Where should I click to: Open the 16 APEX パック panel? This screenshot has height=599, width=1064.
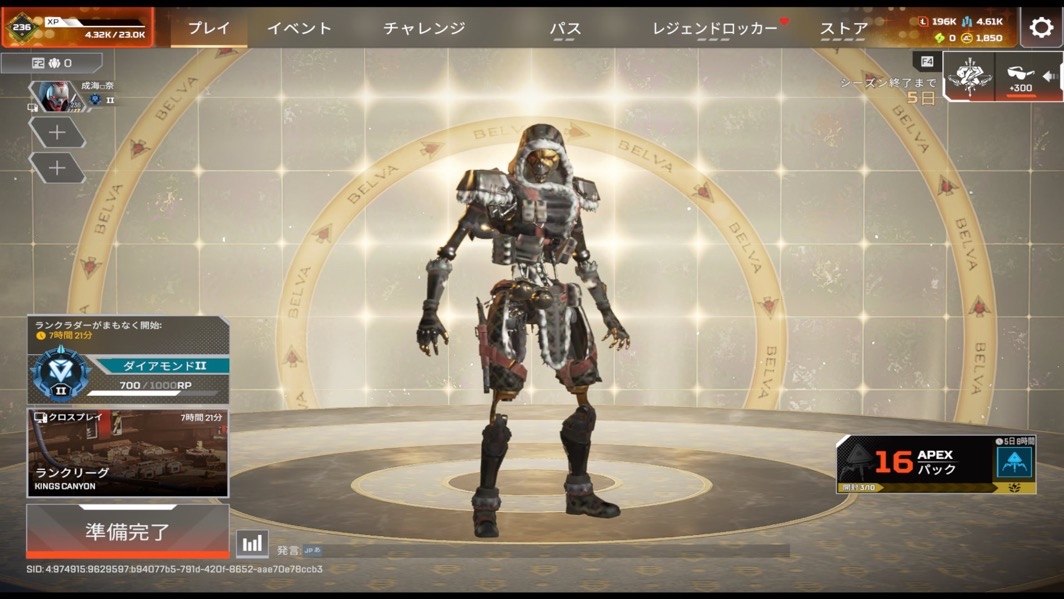(x=936, y=463)
